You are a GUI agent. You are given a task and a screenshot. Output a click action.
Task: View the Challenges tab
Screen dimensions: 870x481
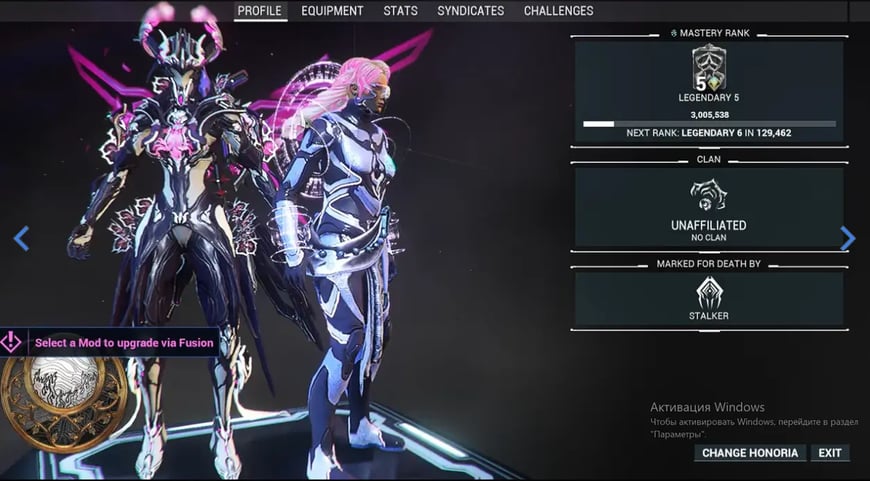point(558,11)
